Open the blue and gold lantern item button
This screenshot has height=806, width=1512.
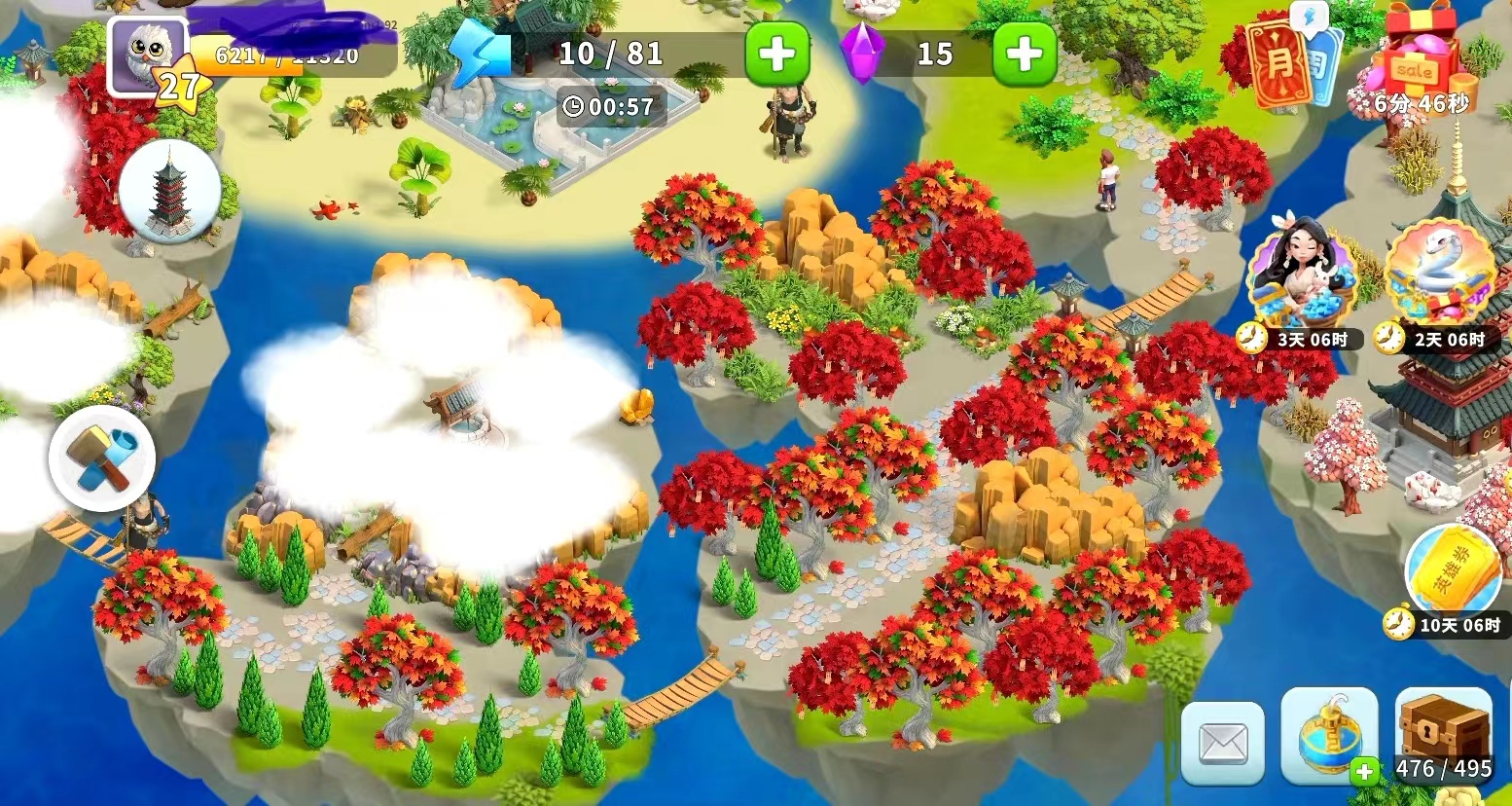1329,737
